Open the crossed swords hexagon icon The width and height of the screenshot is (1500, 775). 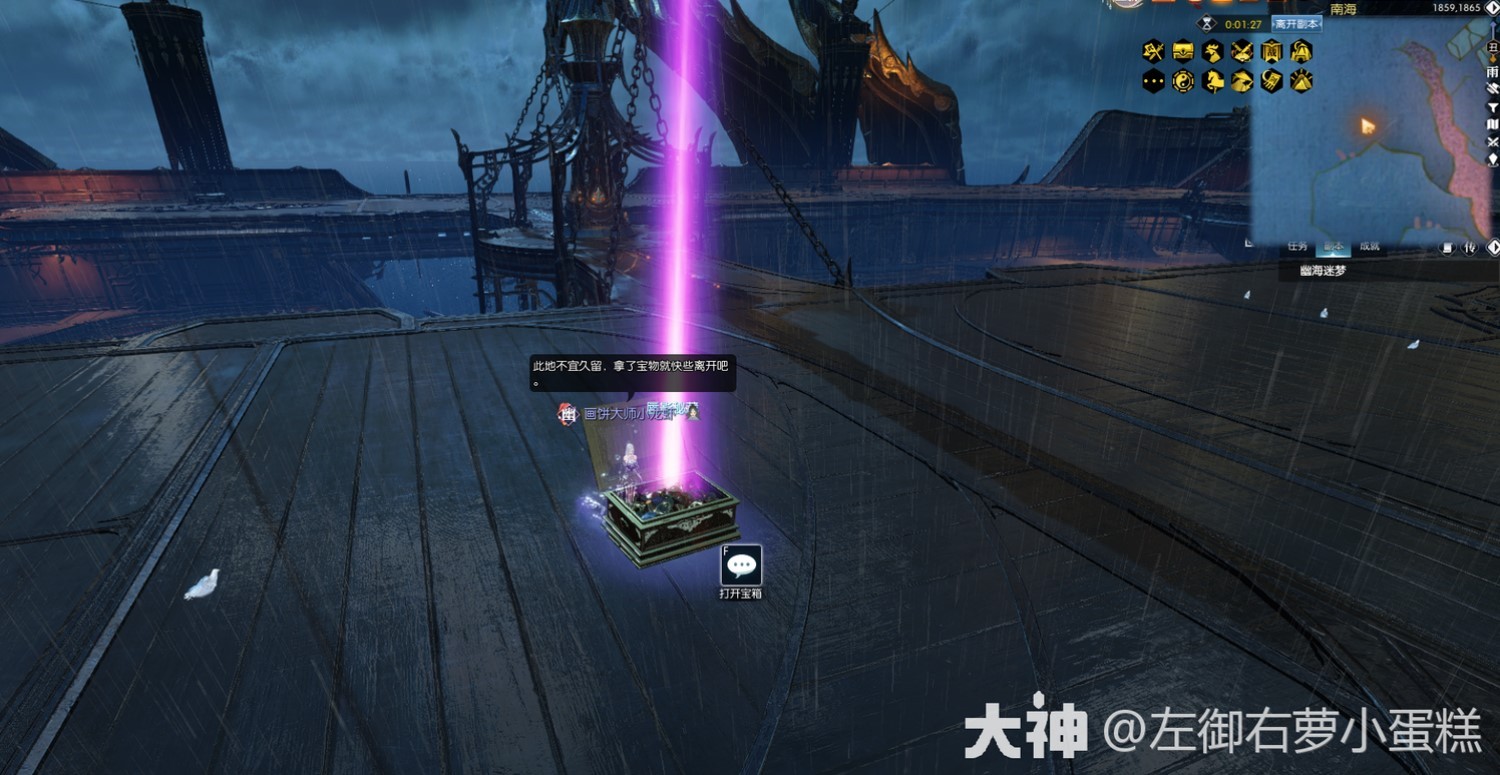tap(1243, 51)
